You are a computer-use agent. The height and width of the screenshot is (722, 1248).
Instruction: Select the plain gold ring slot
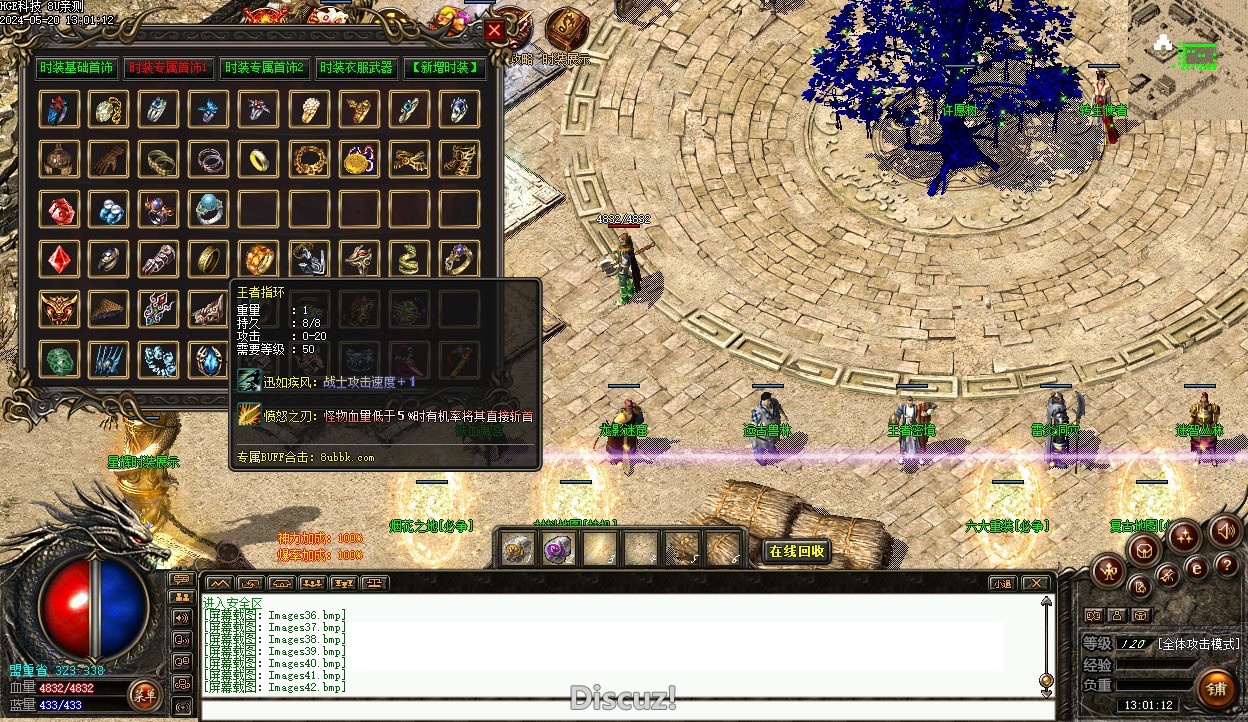pyautogui.click(x=259, y=158)
